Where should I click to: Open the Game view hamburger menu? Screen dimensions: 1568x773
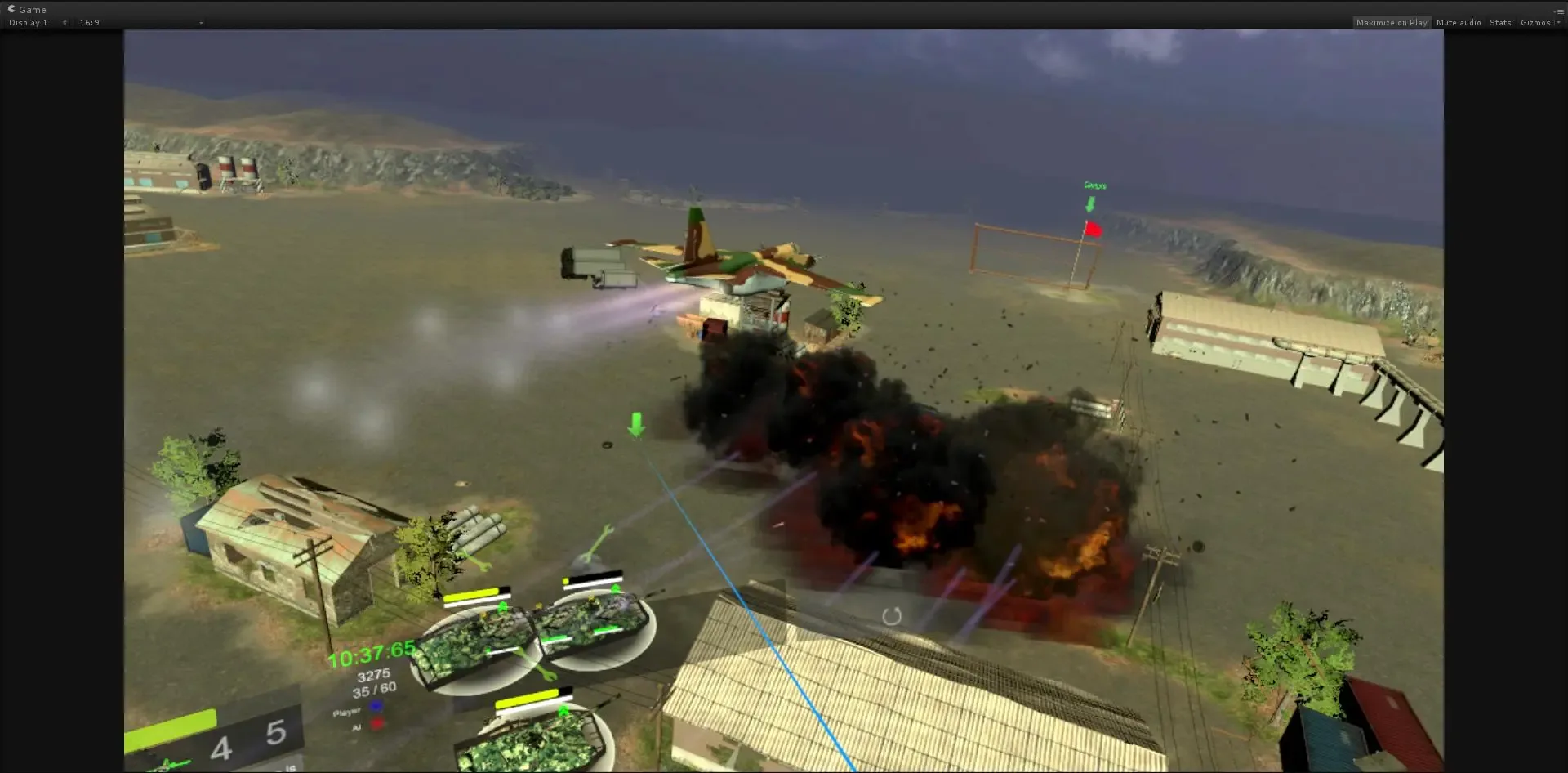[x=1560, y=11]
